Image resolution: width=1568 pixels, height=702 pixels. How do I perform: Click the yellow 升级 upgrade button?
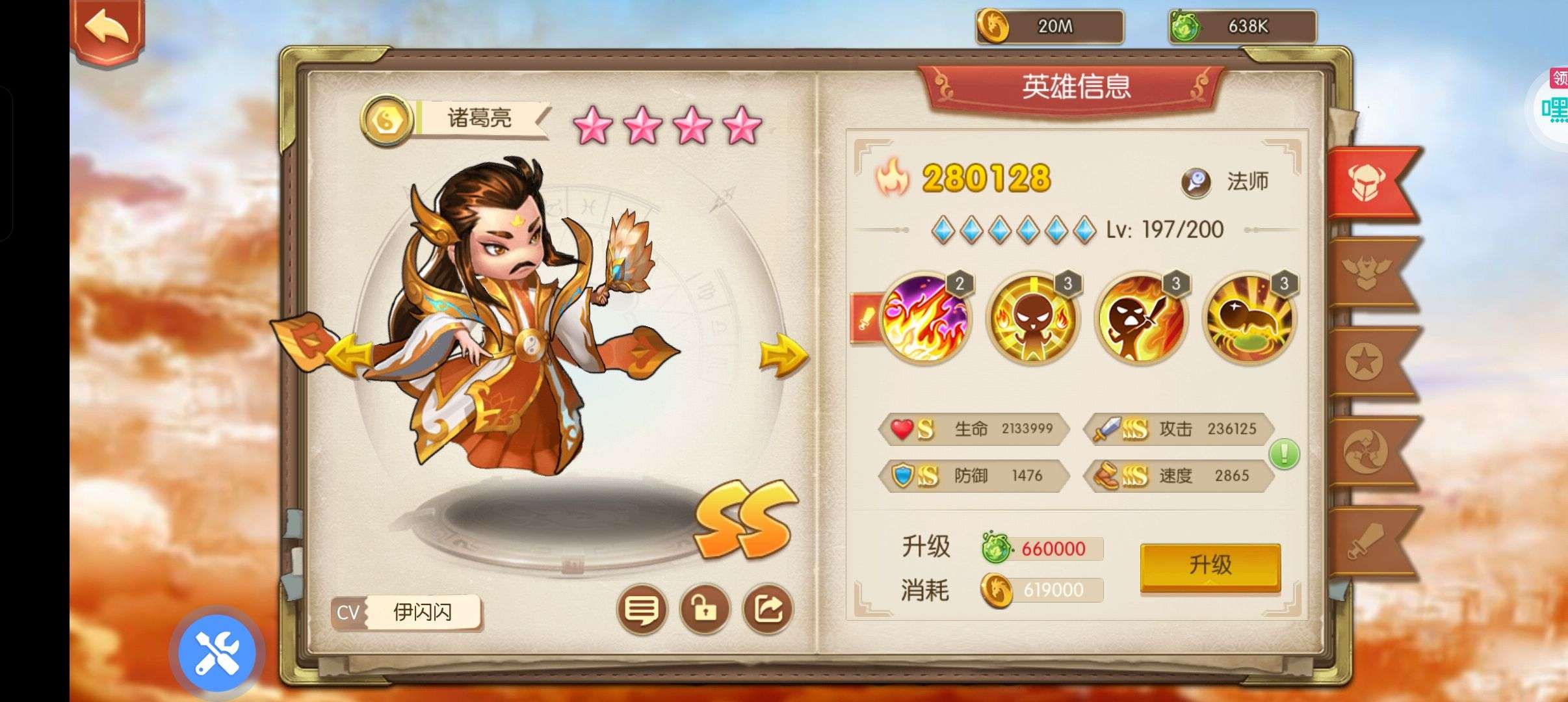1210,565
